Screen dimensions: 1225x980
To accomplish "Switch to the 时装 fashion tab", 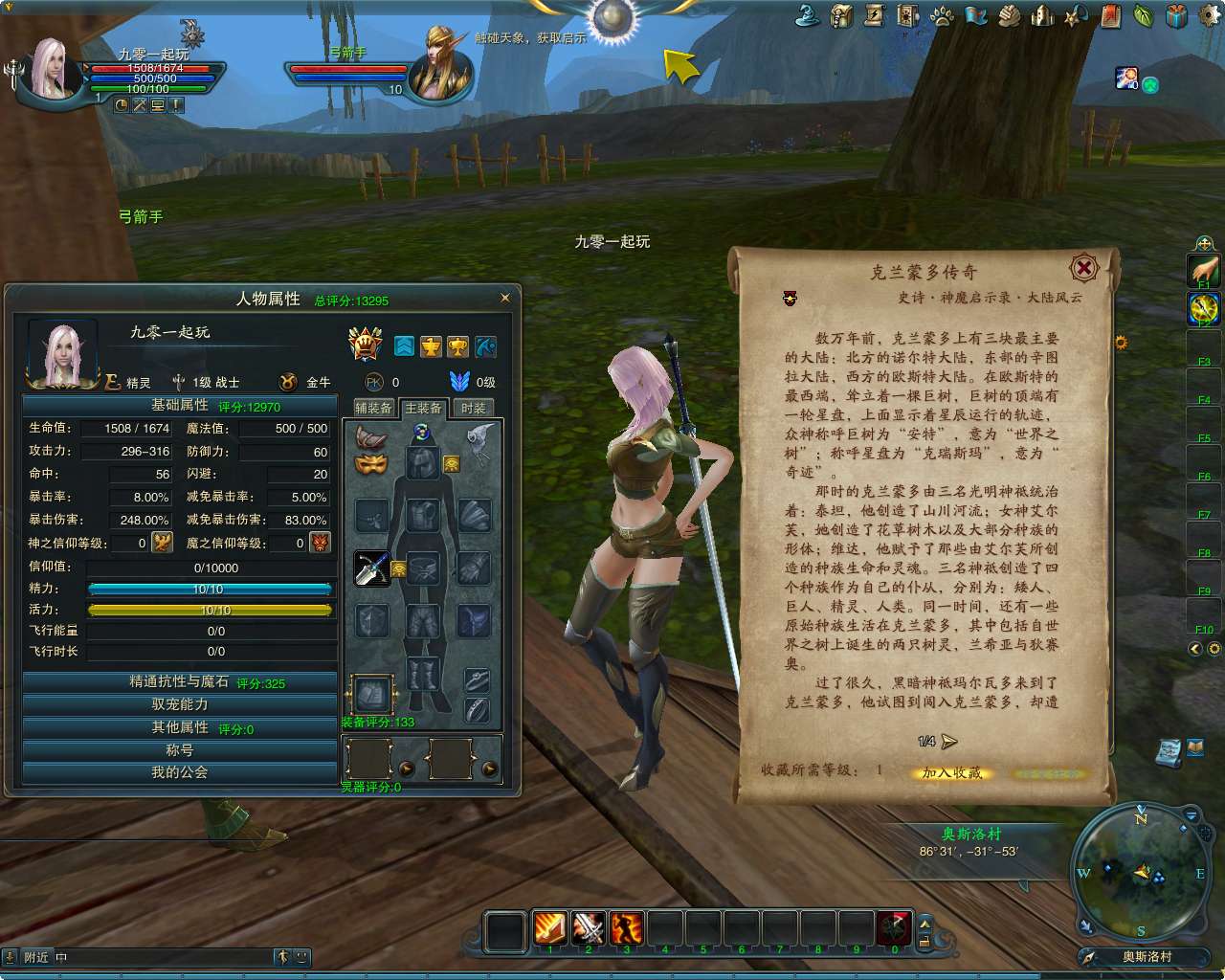I will tap(476, 407).
